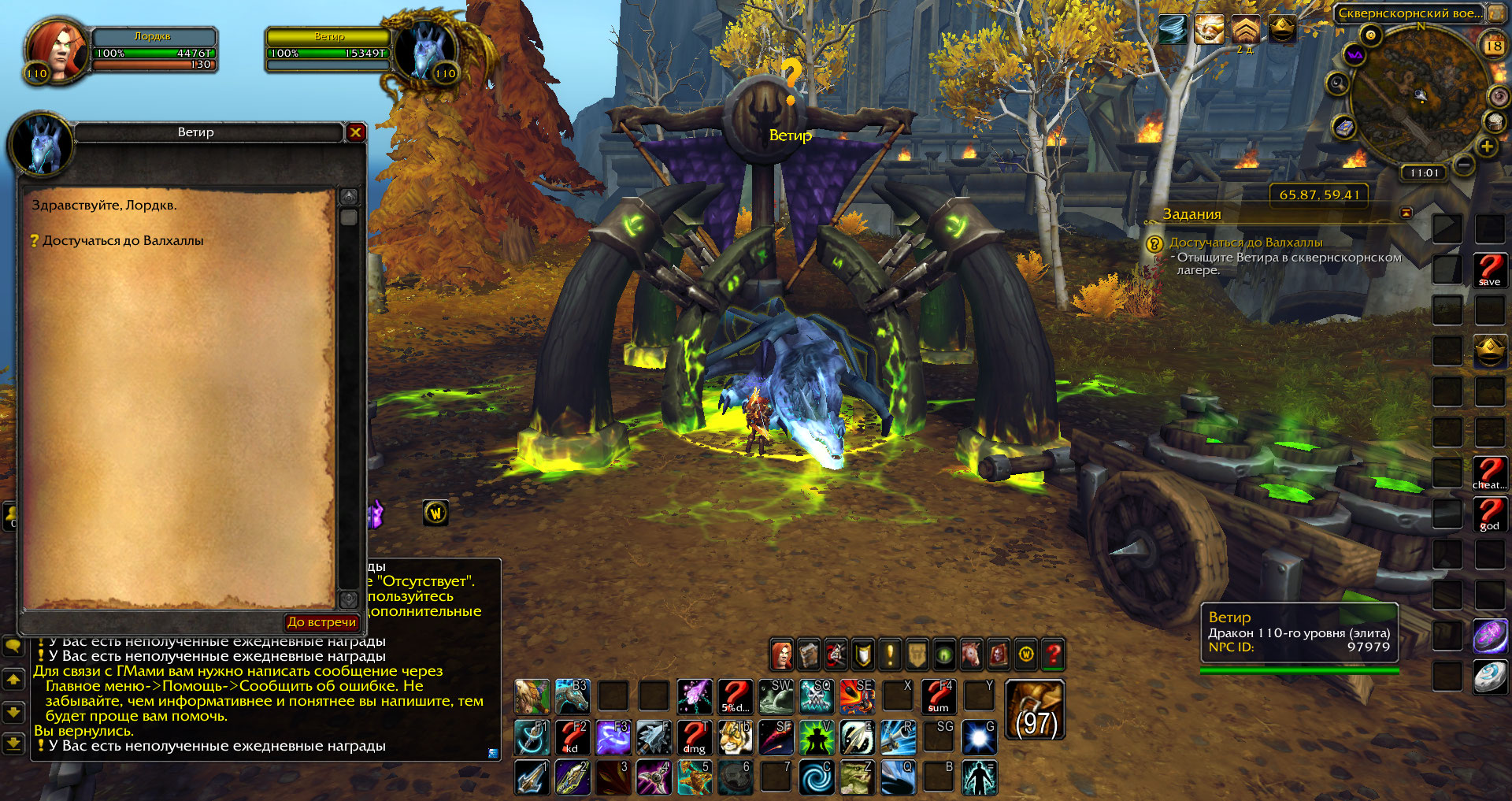Viewport: 1512px width, 801px height.
Task: Open the calendar showing day 18
Action: pyautogui.click(x=1493, y=46)
